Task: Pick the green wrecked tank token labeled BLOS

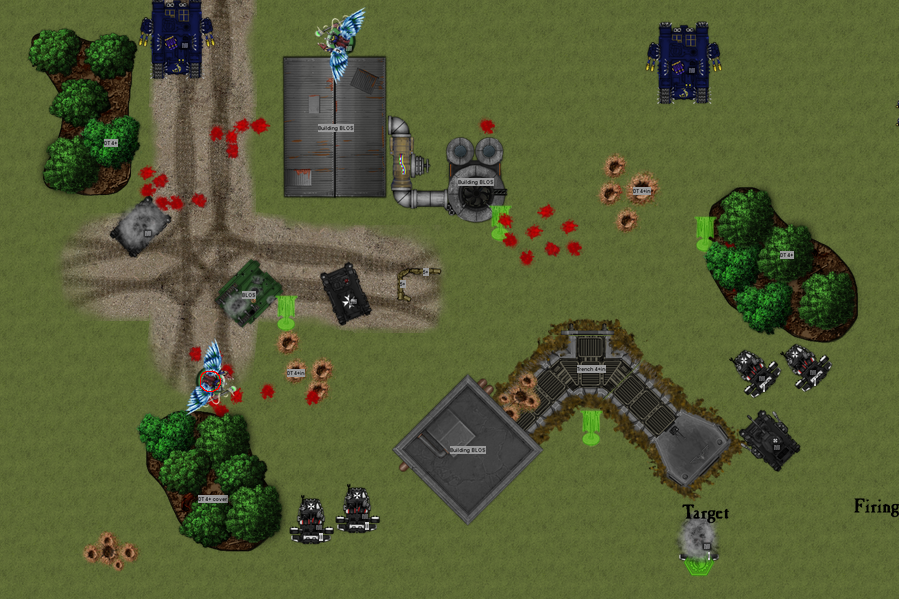Action: (246, 294)
